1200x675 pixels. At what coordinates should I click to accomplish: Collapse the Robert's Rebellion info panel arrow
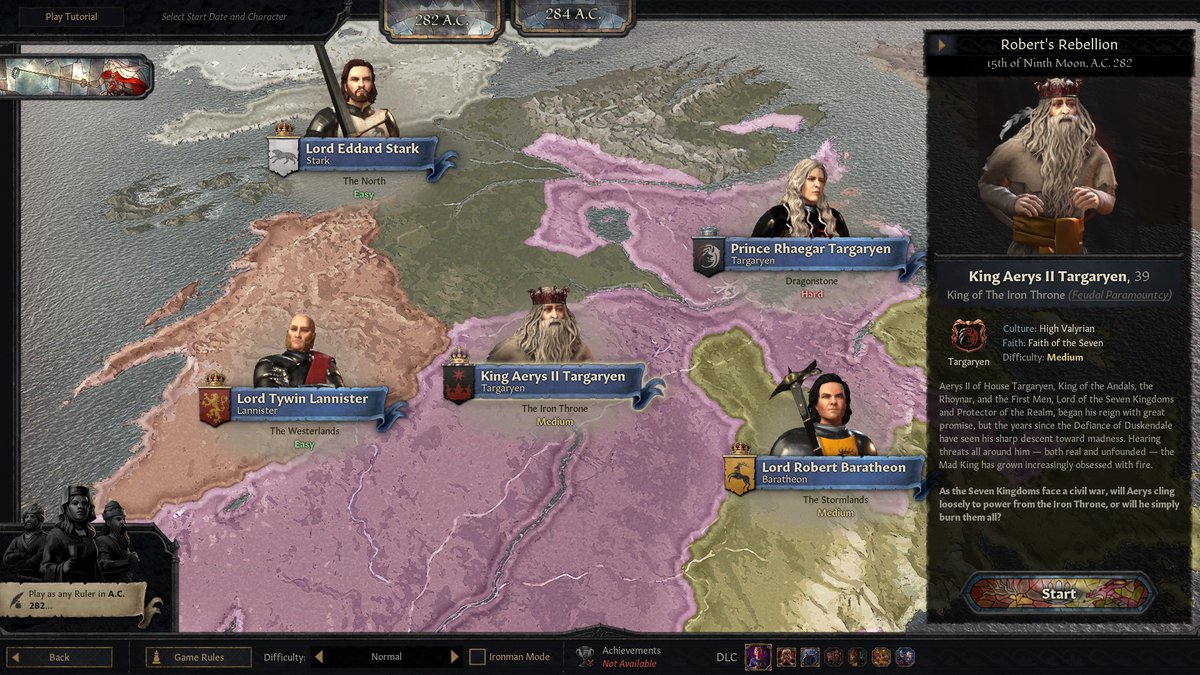point(942,45)
